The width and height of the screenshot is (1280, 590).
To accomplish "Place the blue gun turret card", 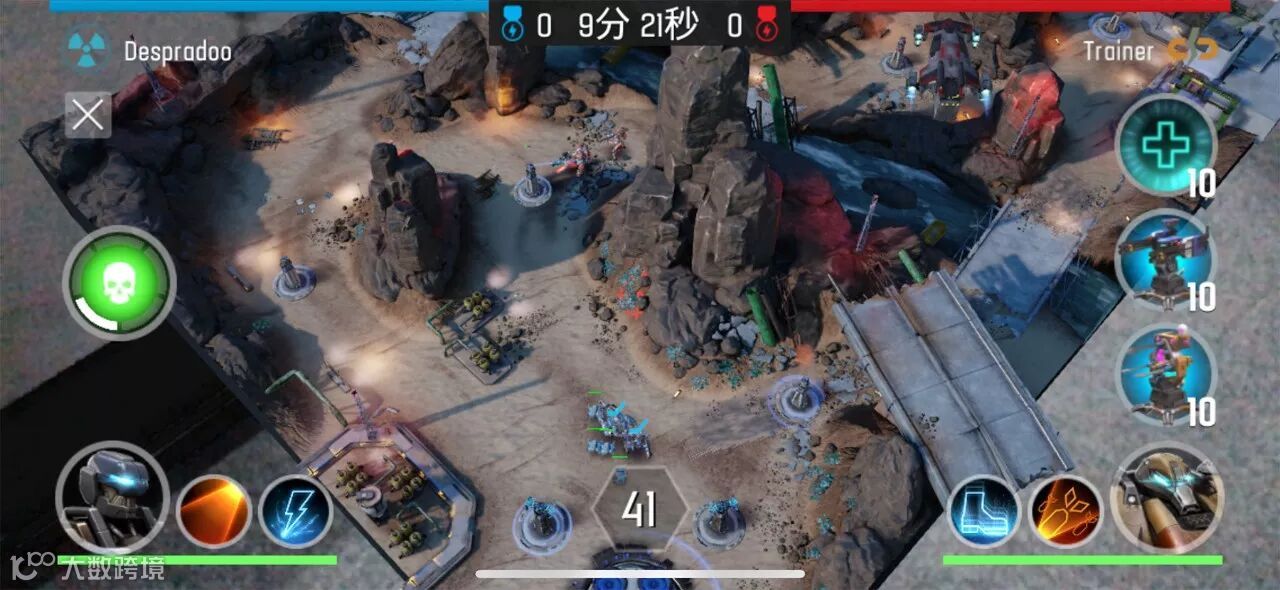I will coord(1165,260).
